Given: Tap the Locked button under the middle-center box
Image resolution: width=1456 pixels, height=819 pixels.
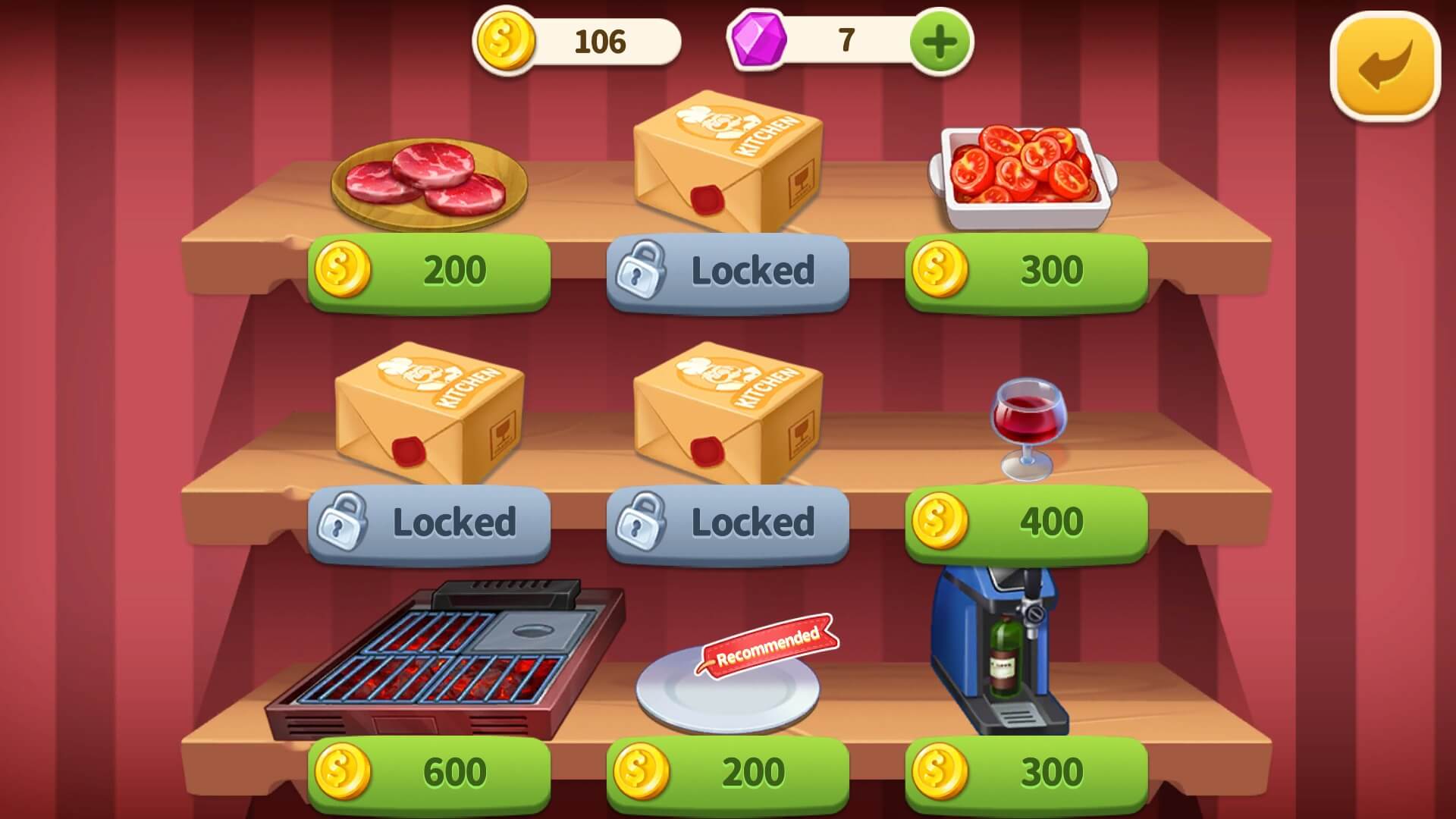Looking at the screenshot, I should (726, 523).
